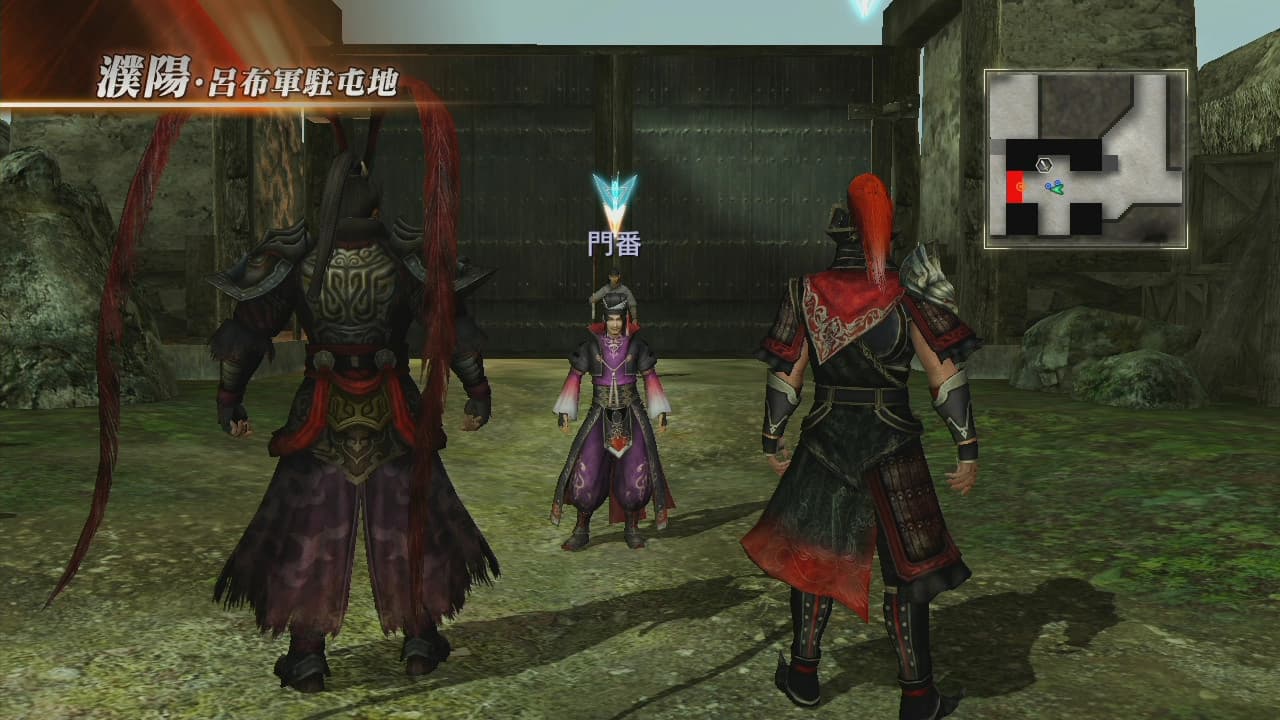Viewport: 1280px width, 720px height.
Task: Tap the orange circle marker on the minimap
Action: coord(1021,186)
